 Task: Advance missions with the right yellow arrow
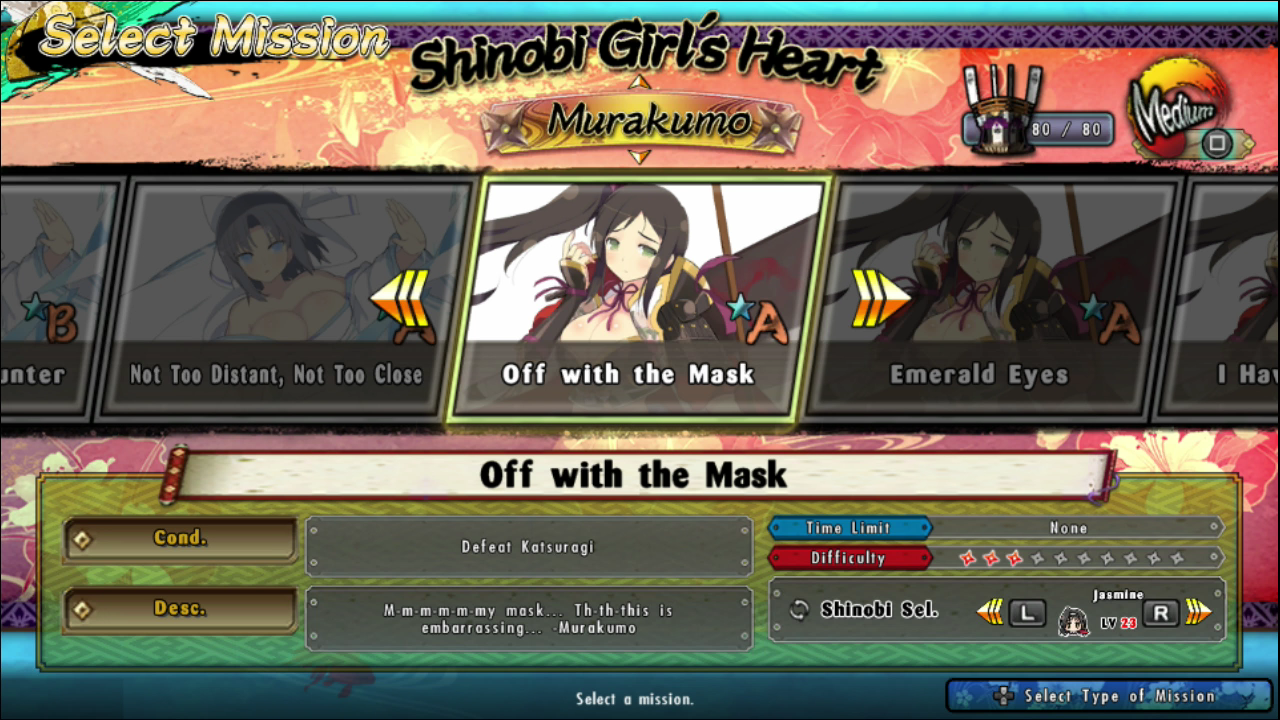(x=881, y=299)
